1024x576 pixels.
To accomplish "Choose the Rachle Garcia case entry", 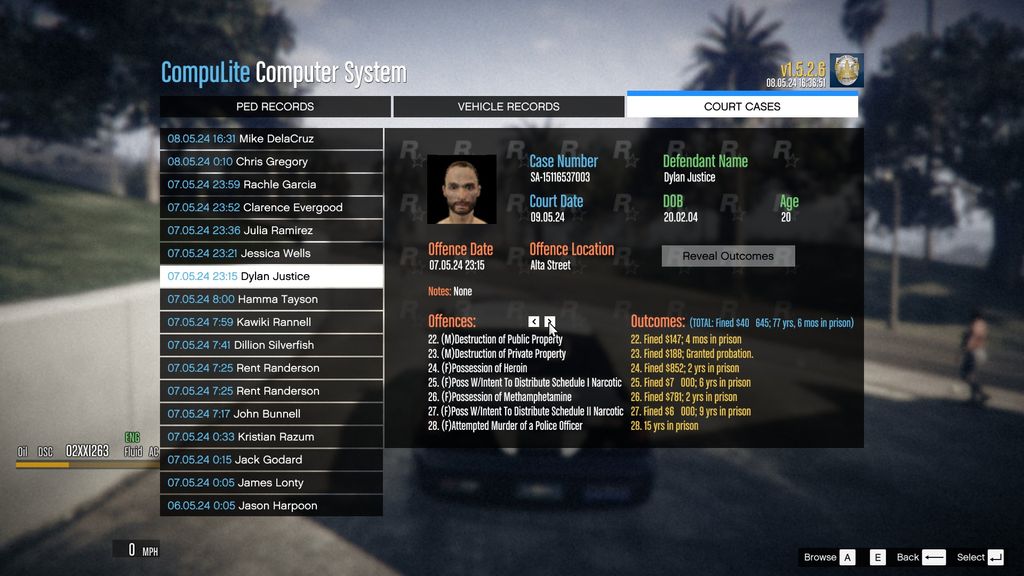I will click(x=271, y=185).
